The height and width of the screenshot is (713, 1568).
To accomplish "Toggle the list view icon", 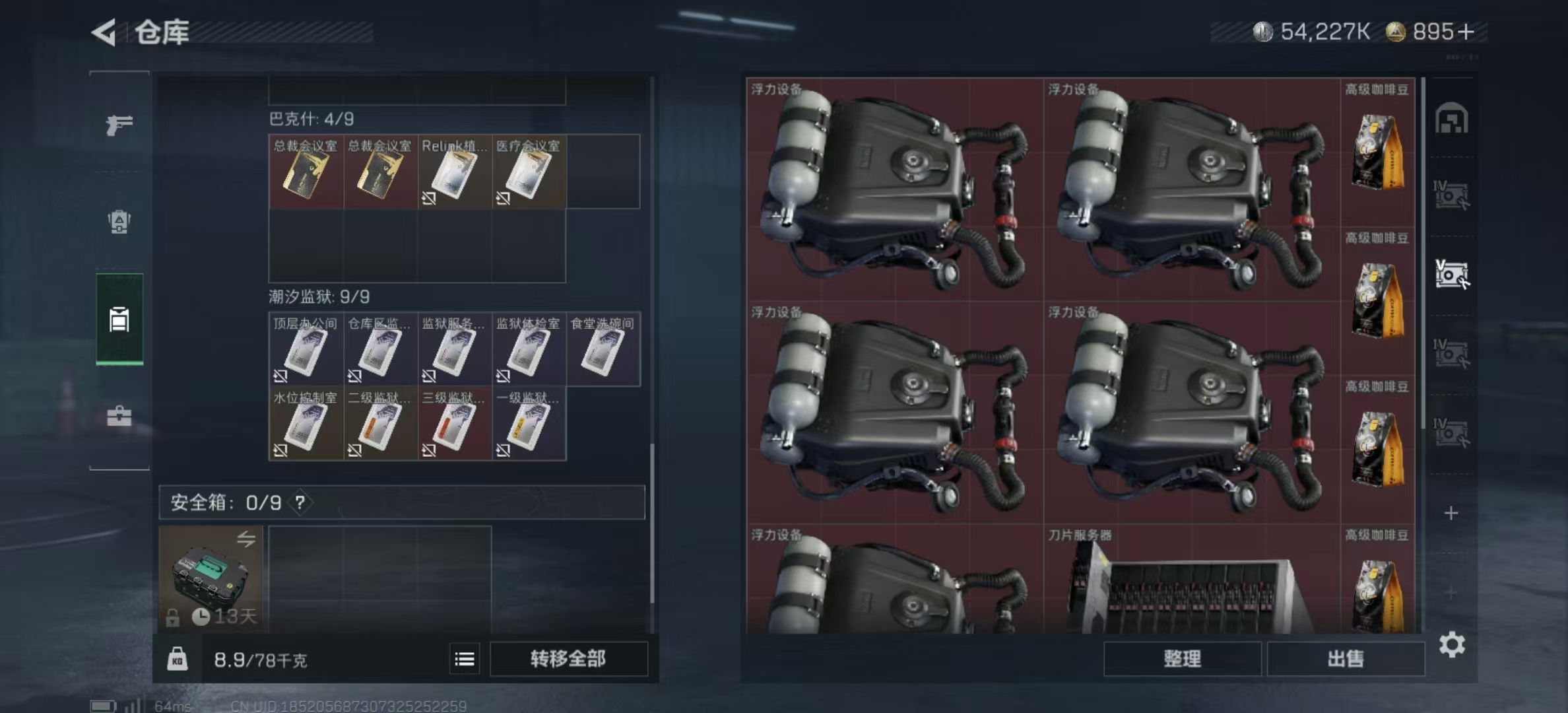I will pos(465,659).
